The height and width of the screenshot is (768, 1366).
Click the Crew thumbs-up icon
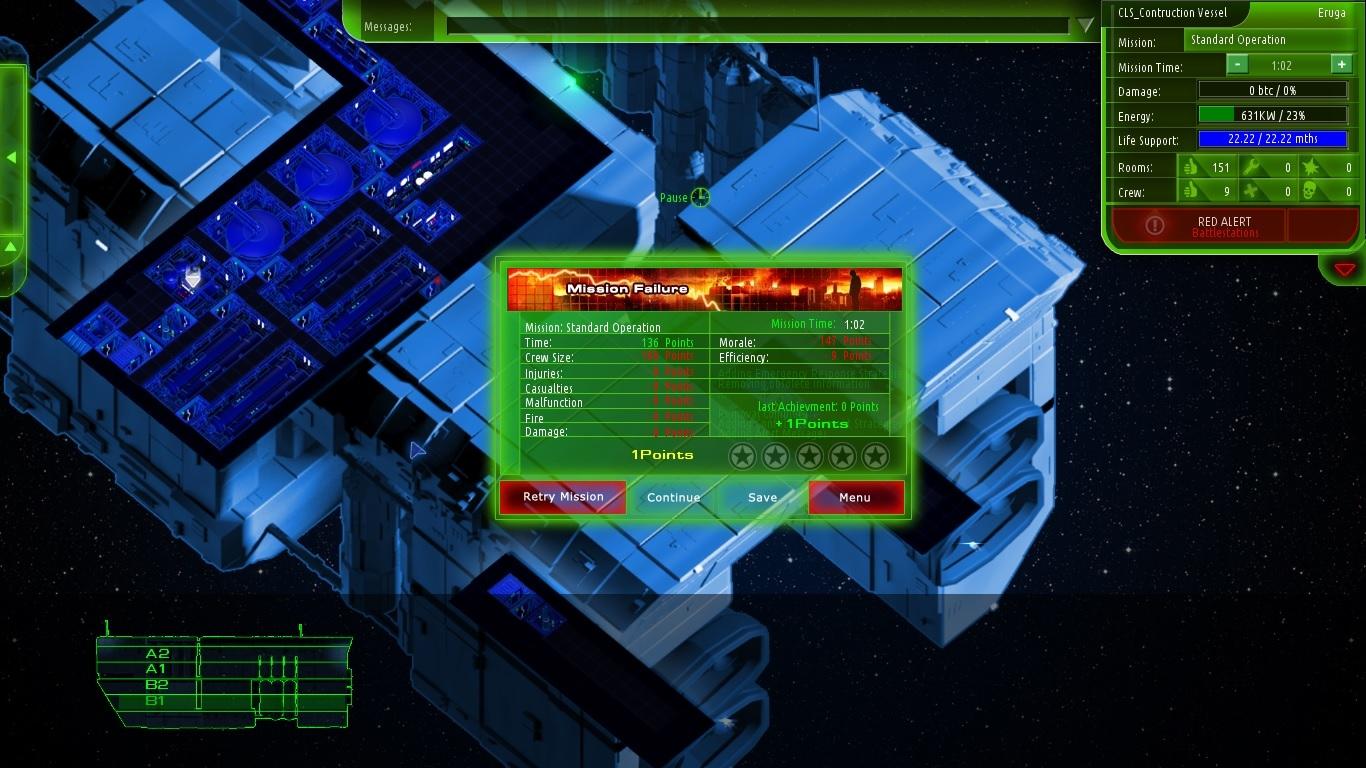pos(1191,191)
